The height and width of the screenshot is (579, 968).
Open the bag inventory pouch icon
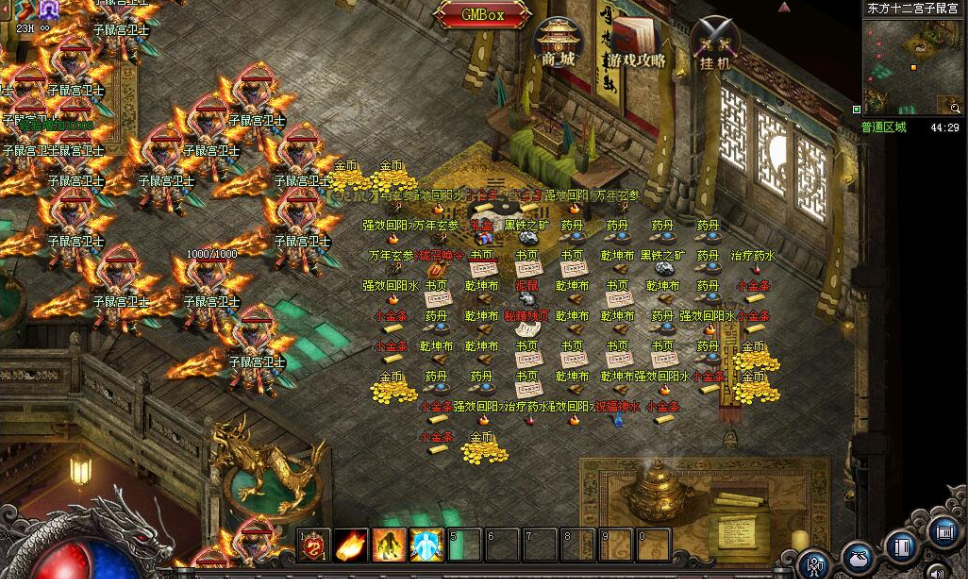click(x=858, y=556)
